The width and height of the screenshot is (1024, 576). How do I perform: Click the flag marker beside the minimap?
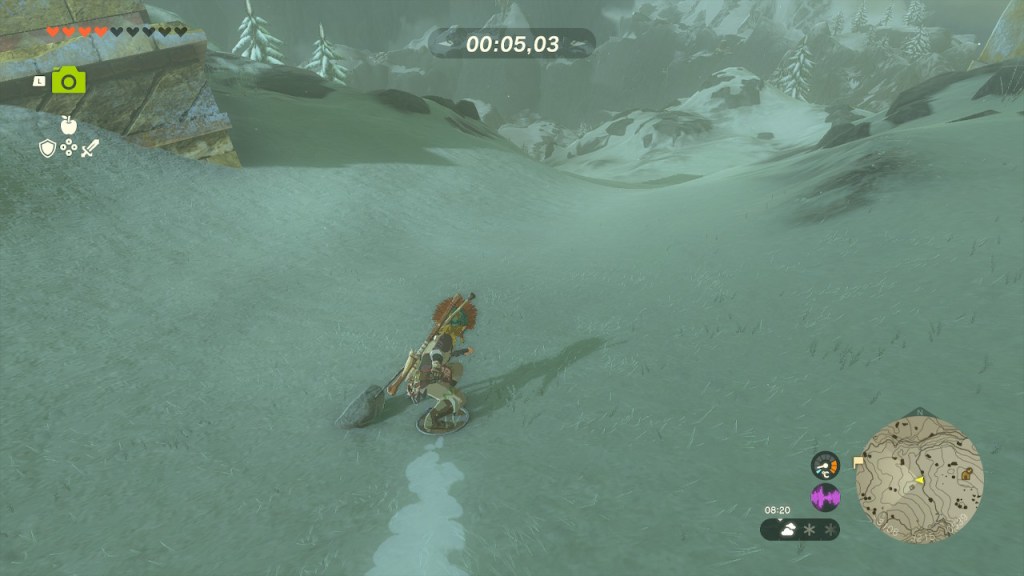pos(858,462)
